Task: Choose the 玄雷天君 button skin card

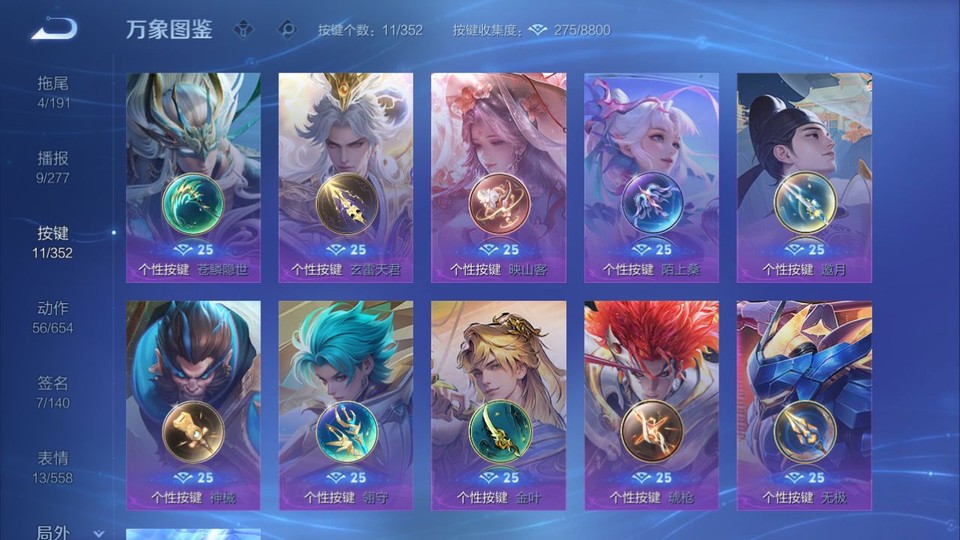Action: [346, 177]
